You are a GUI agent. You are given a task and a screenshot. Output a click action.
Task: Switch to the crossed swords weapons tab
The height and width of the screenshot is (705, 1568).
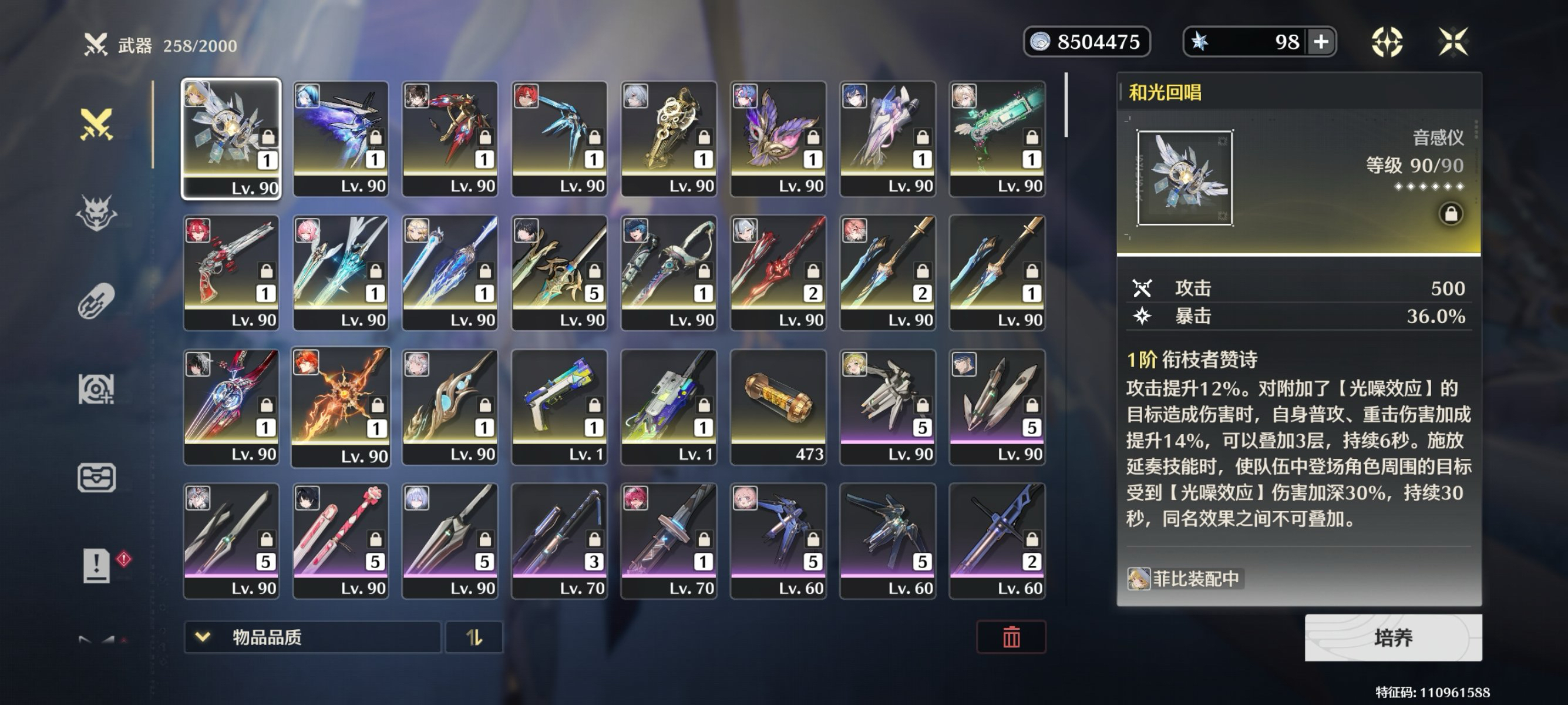pos(96,124)
